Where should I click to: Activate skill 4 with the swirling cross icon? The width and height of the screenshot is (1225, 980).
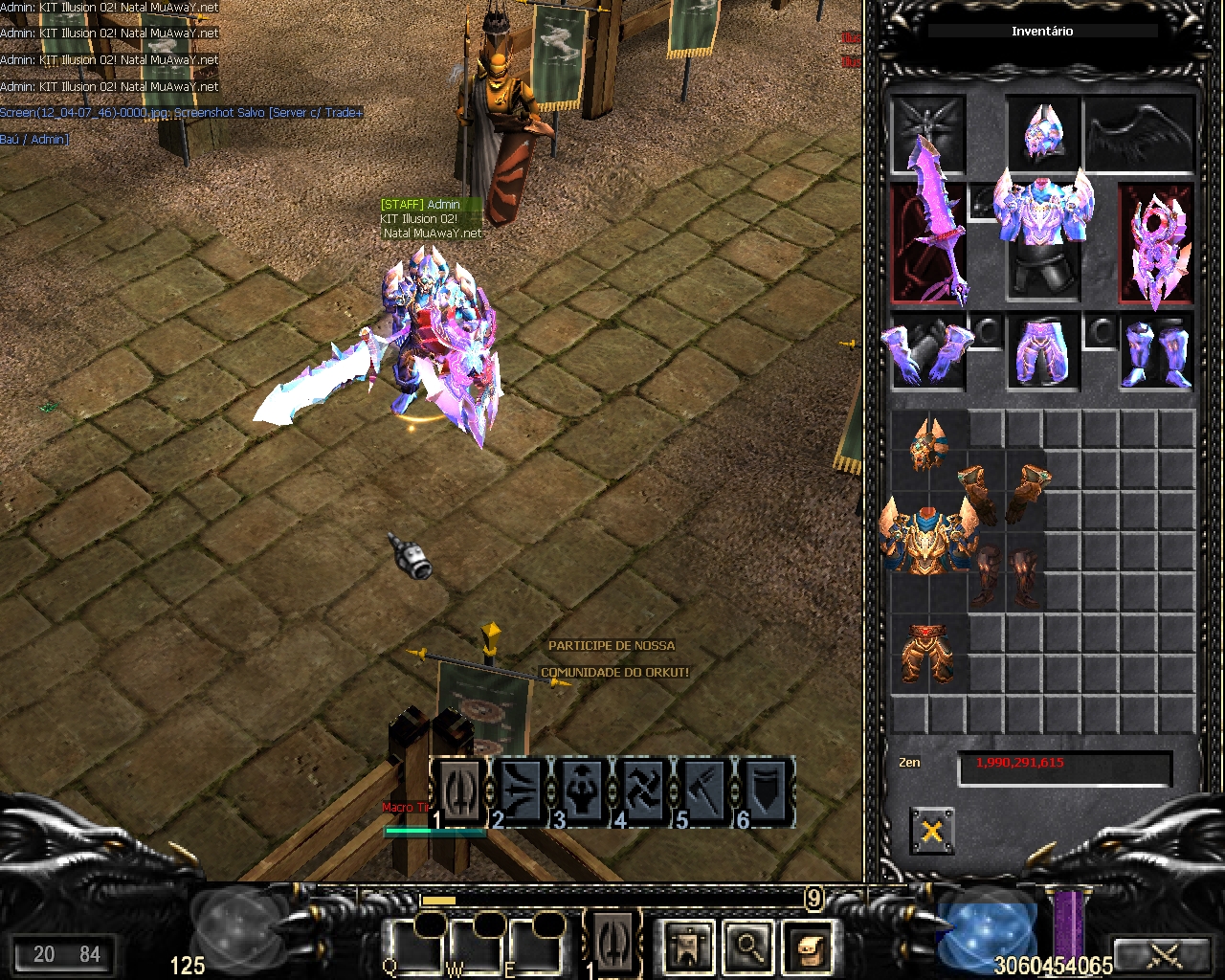tap(644, 791)
